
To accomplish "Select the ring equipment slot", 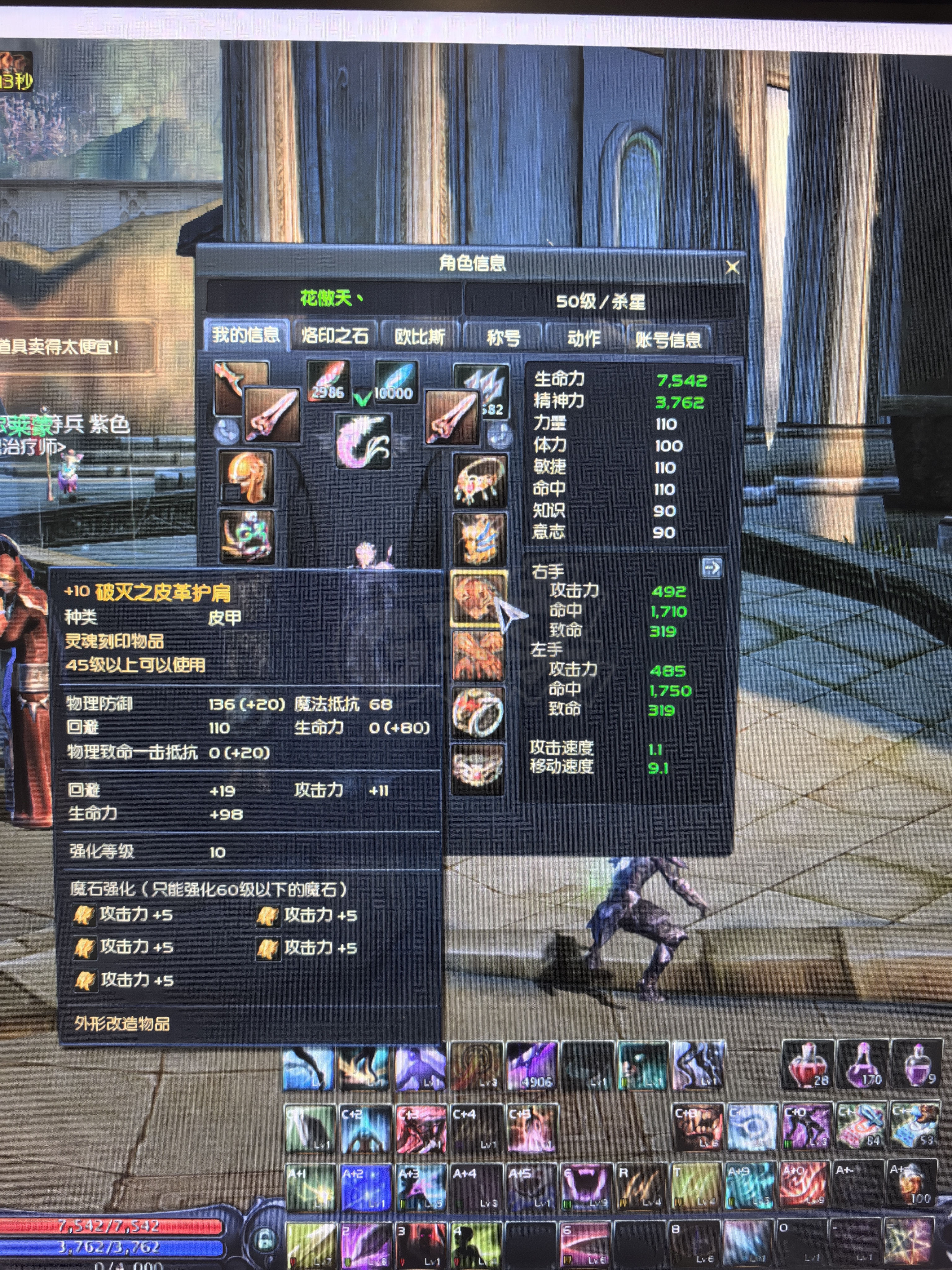I will pos(478,713).
